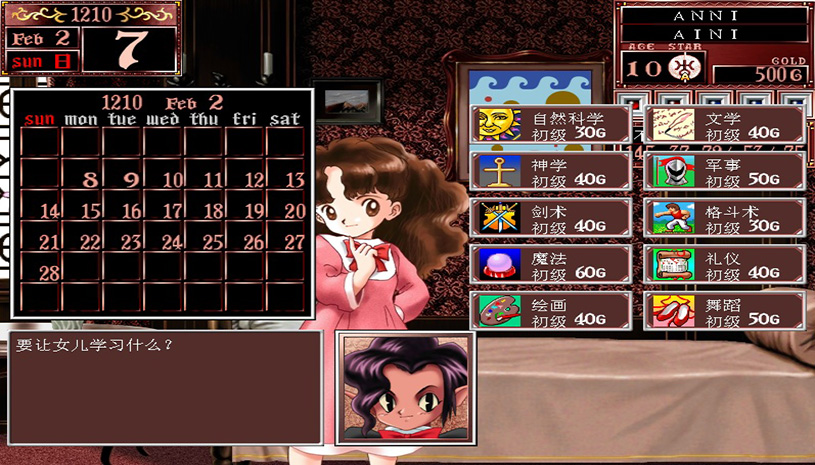Image resolution: width=815 pixels, height=465 pixels.
Task: Pick the 格斗术 martial arts class
Action: 724,218
